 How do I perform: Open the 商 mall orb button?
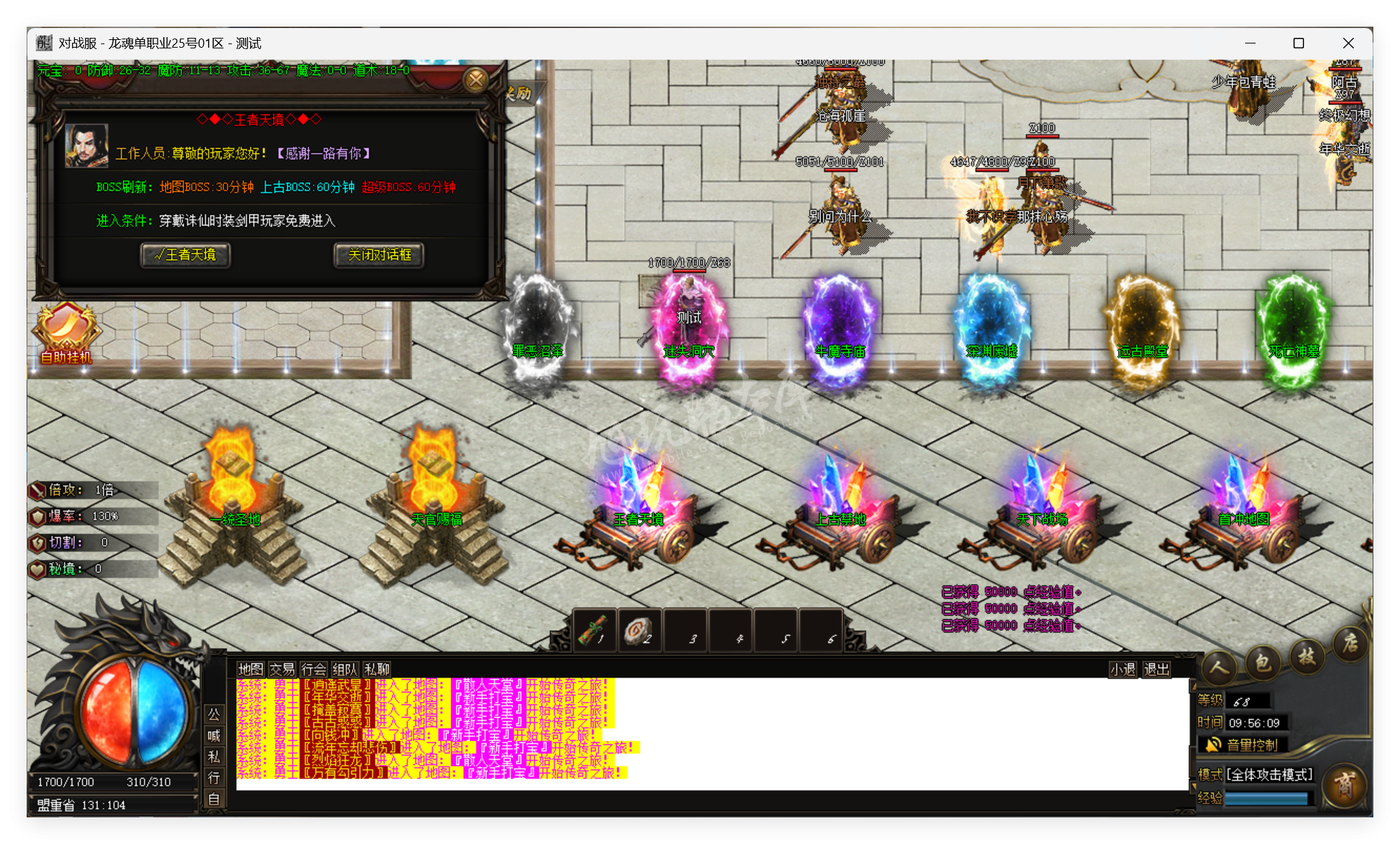[1345, 786]
